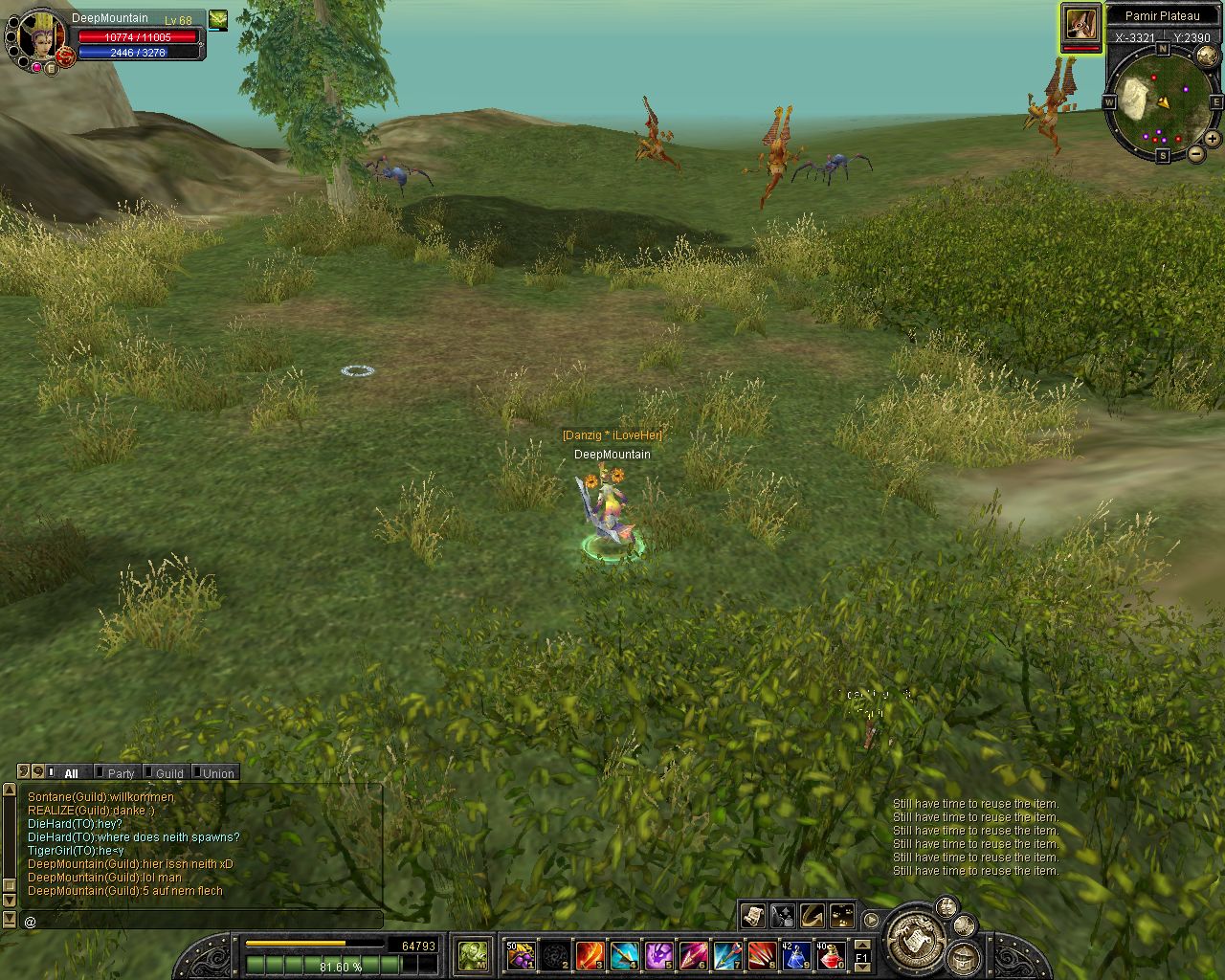Activate the flaming slash skill in slot 3
The height and width of the screenshot is (980, 1225).
[x=589, y=954]
